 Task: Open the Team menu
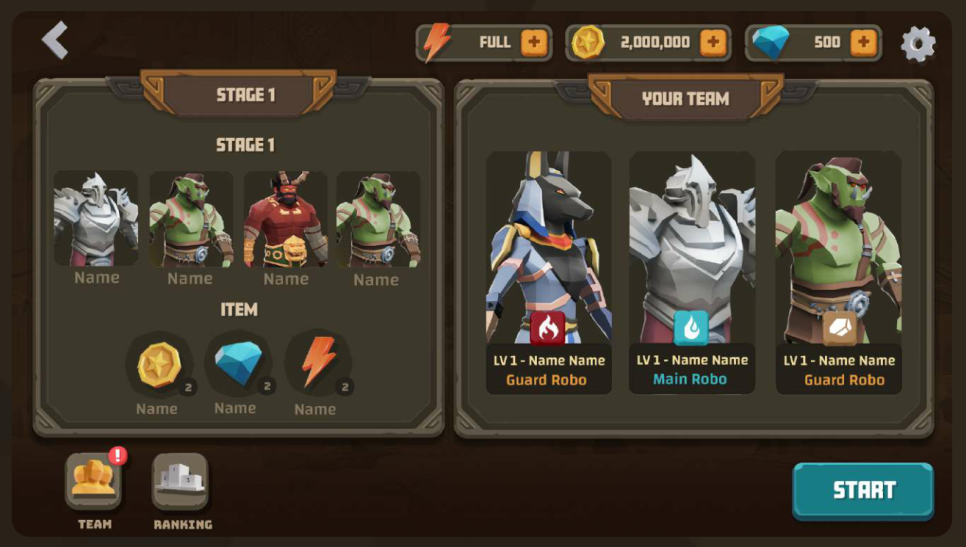click(94, 482)
